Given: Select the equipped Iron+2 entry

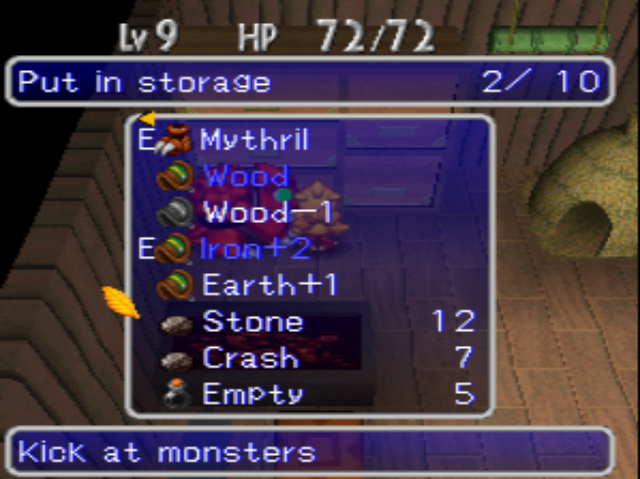Looking at the screenshot, I should 258,249.
